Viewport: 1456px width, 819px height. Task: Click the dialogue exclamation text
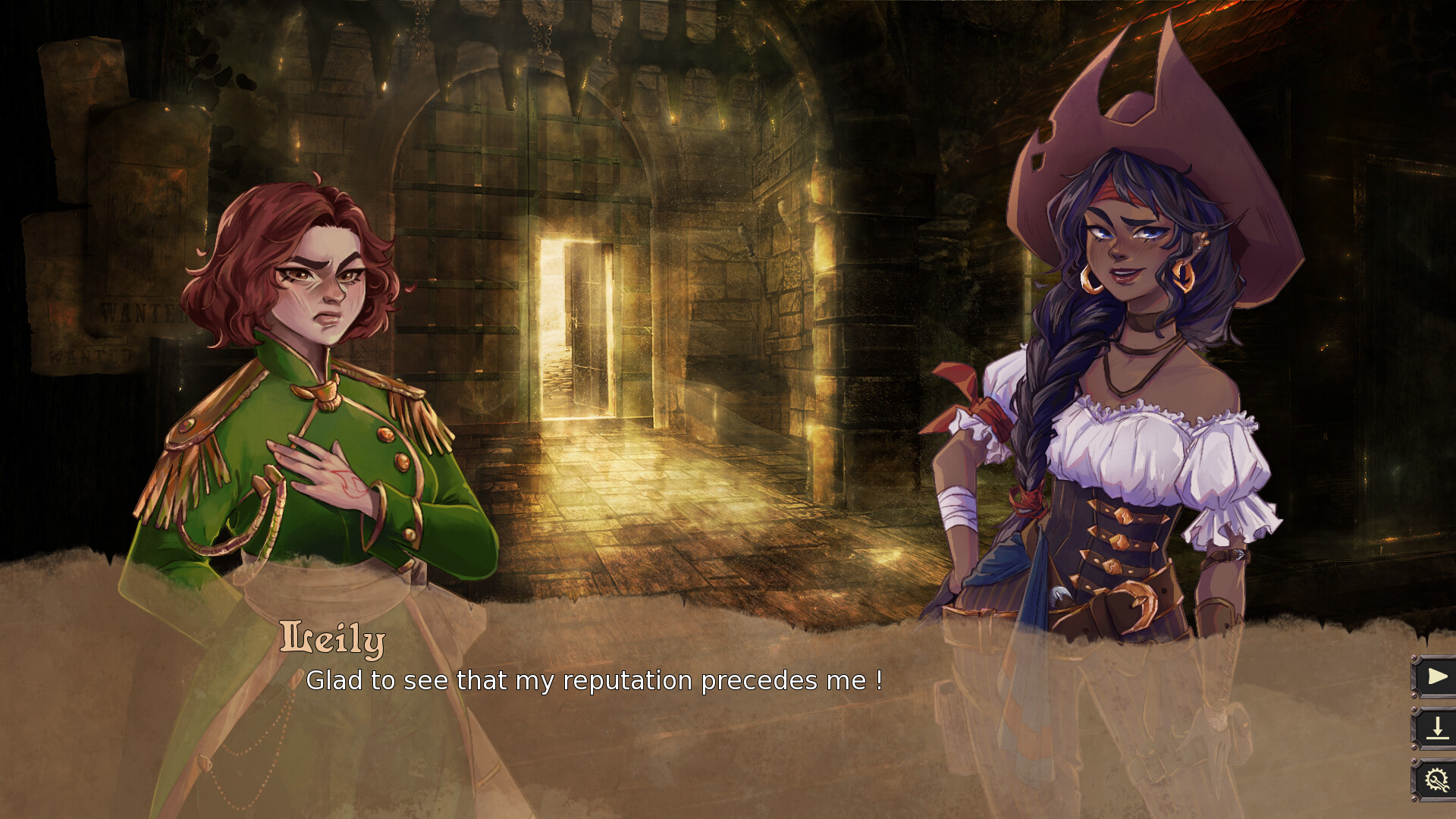880,680
